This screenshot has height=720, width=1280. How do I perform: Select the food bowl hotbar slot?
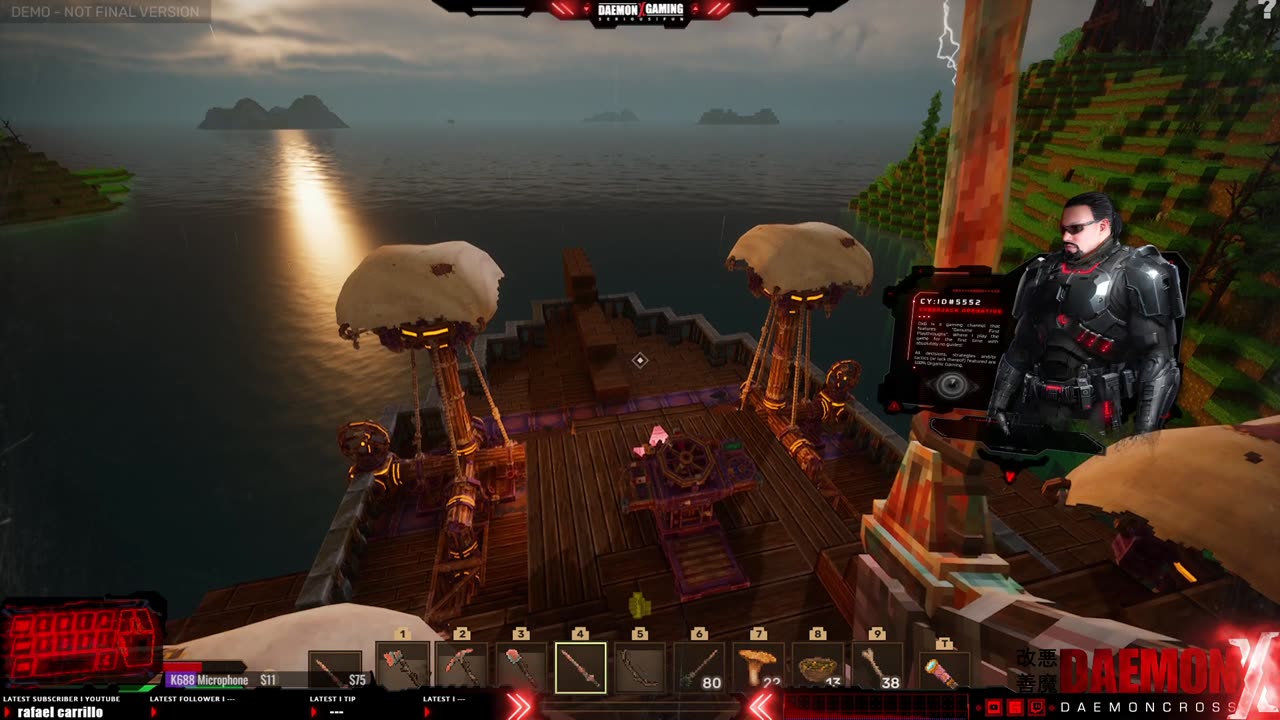tap(818, 667)
